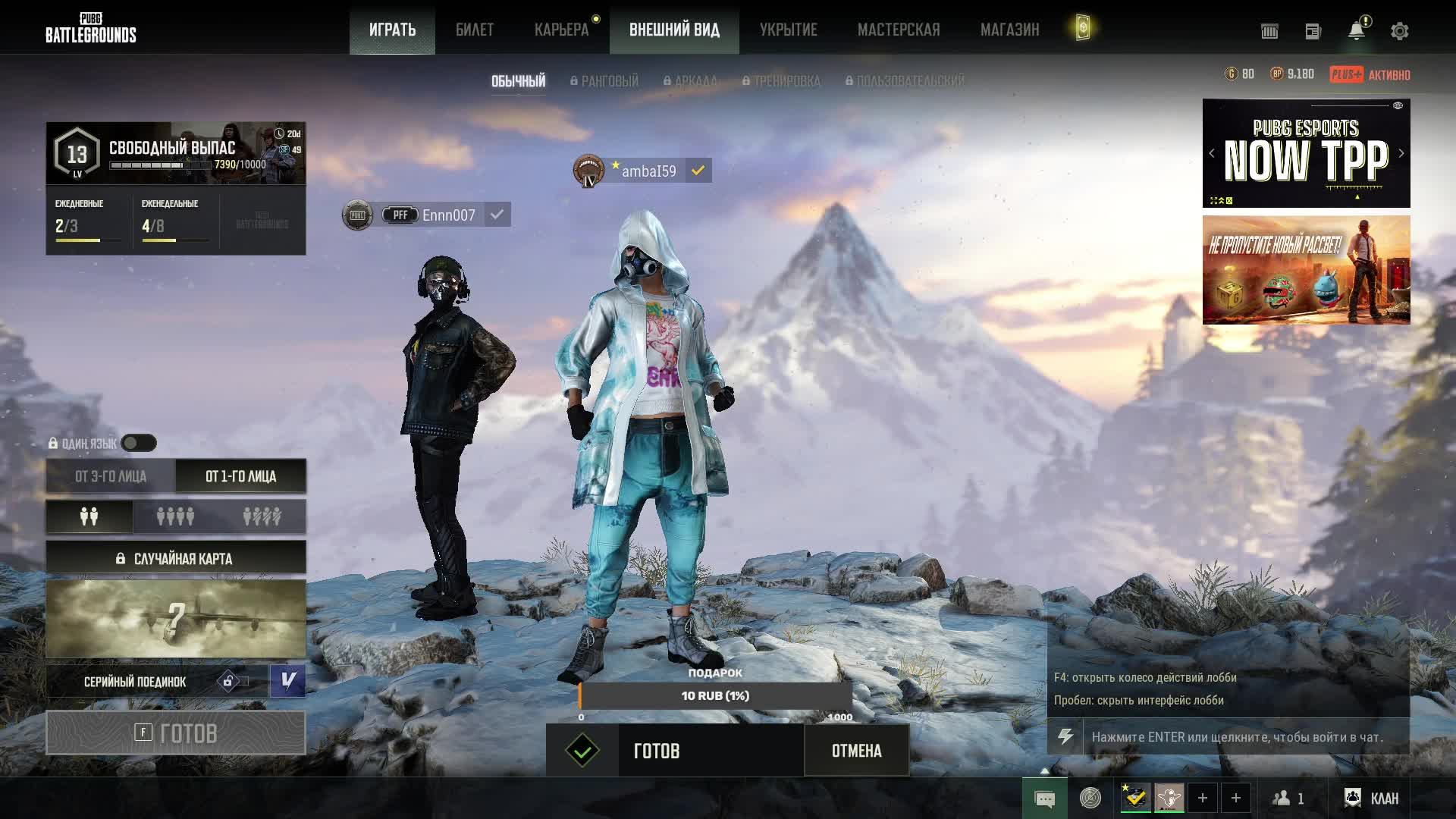Image resolution: width=1456 pixels, height=819 pixels.
Task: Visit the Магазин store tab
Action: pos(1009,30)
